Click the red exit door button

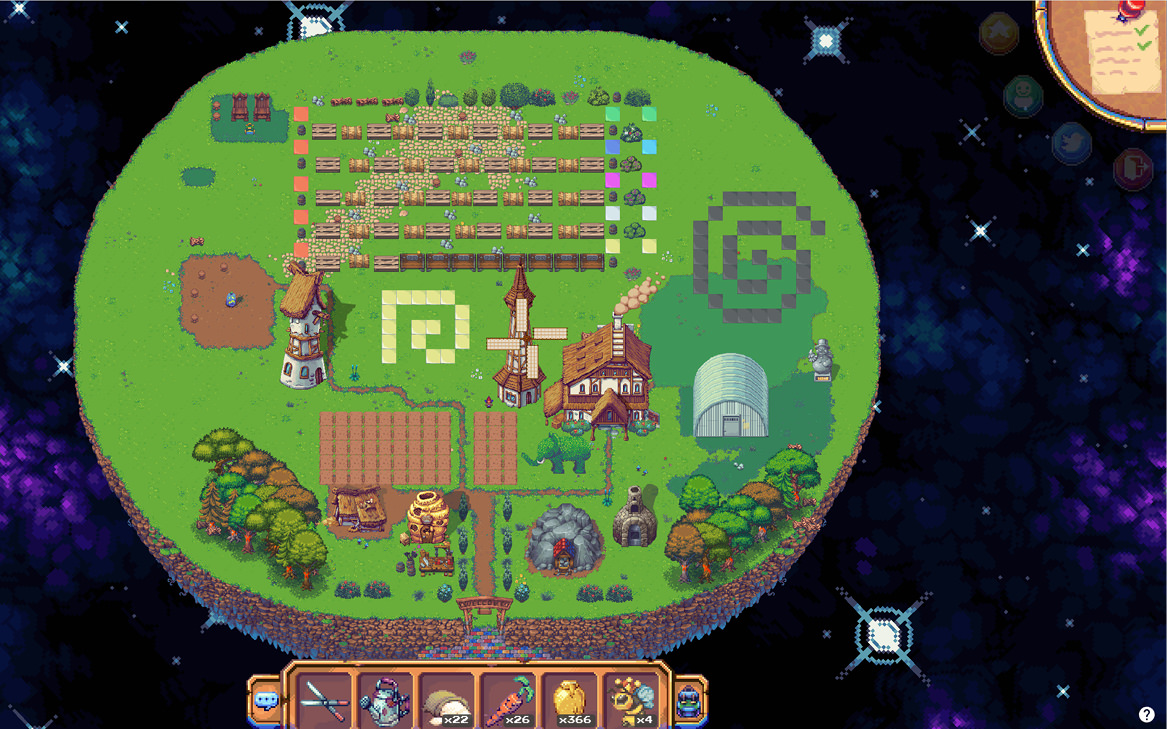1132,167
